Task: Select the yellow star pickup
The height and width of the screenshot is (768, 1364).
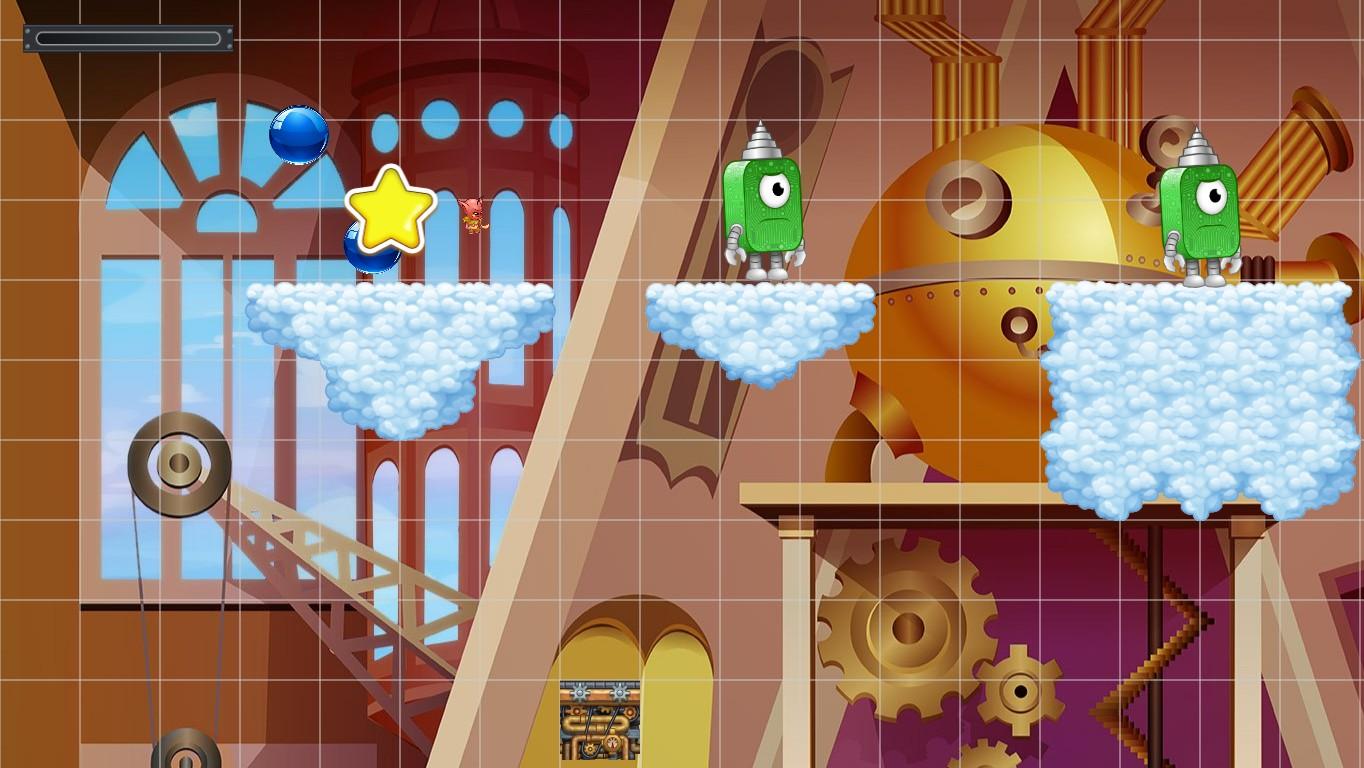Action: (389, 211)
